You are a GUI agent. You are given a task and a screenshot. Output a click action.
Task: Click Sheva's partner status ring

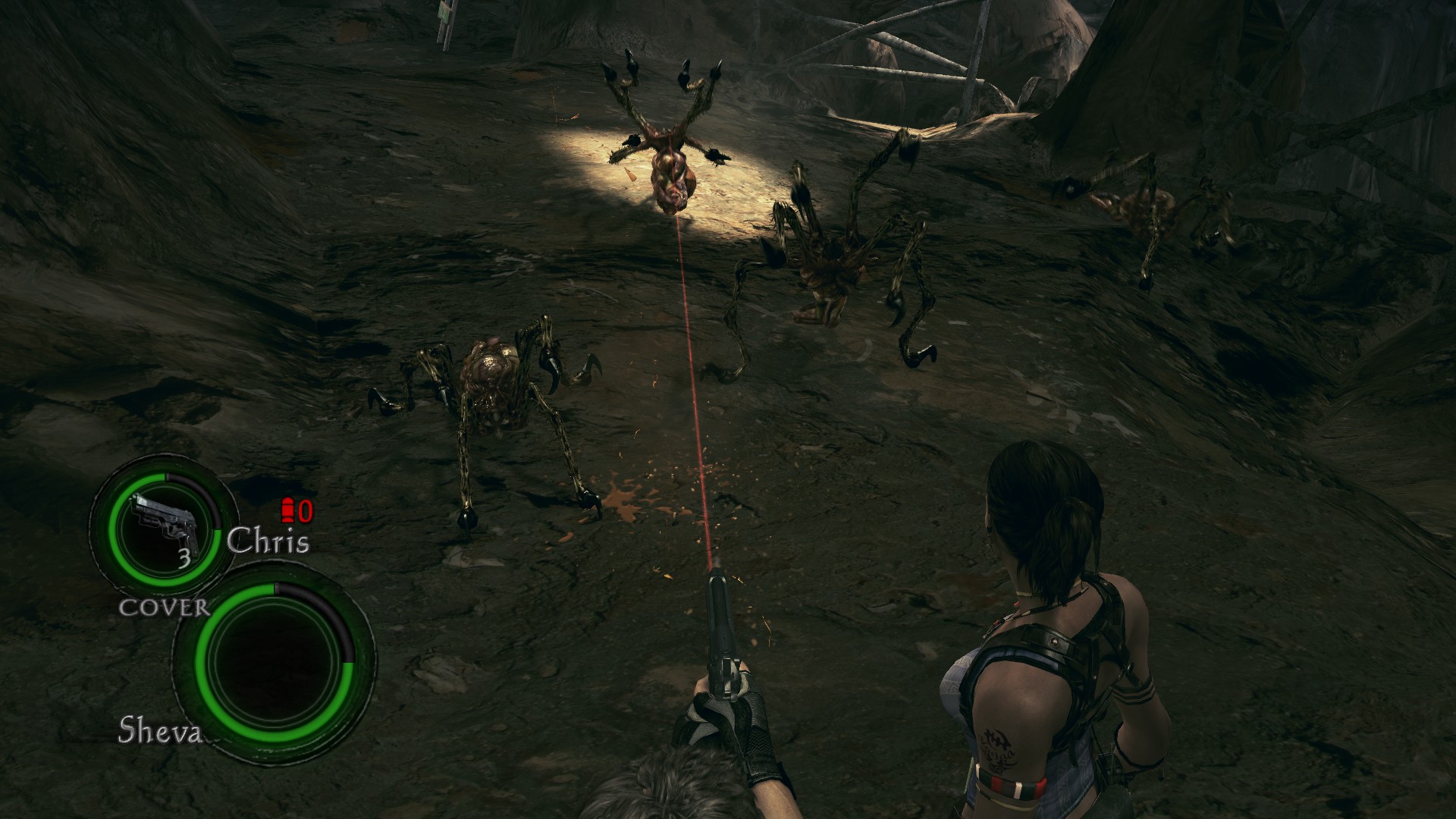pyautogui.click(x=274, y=655)
